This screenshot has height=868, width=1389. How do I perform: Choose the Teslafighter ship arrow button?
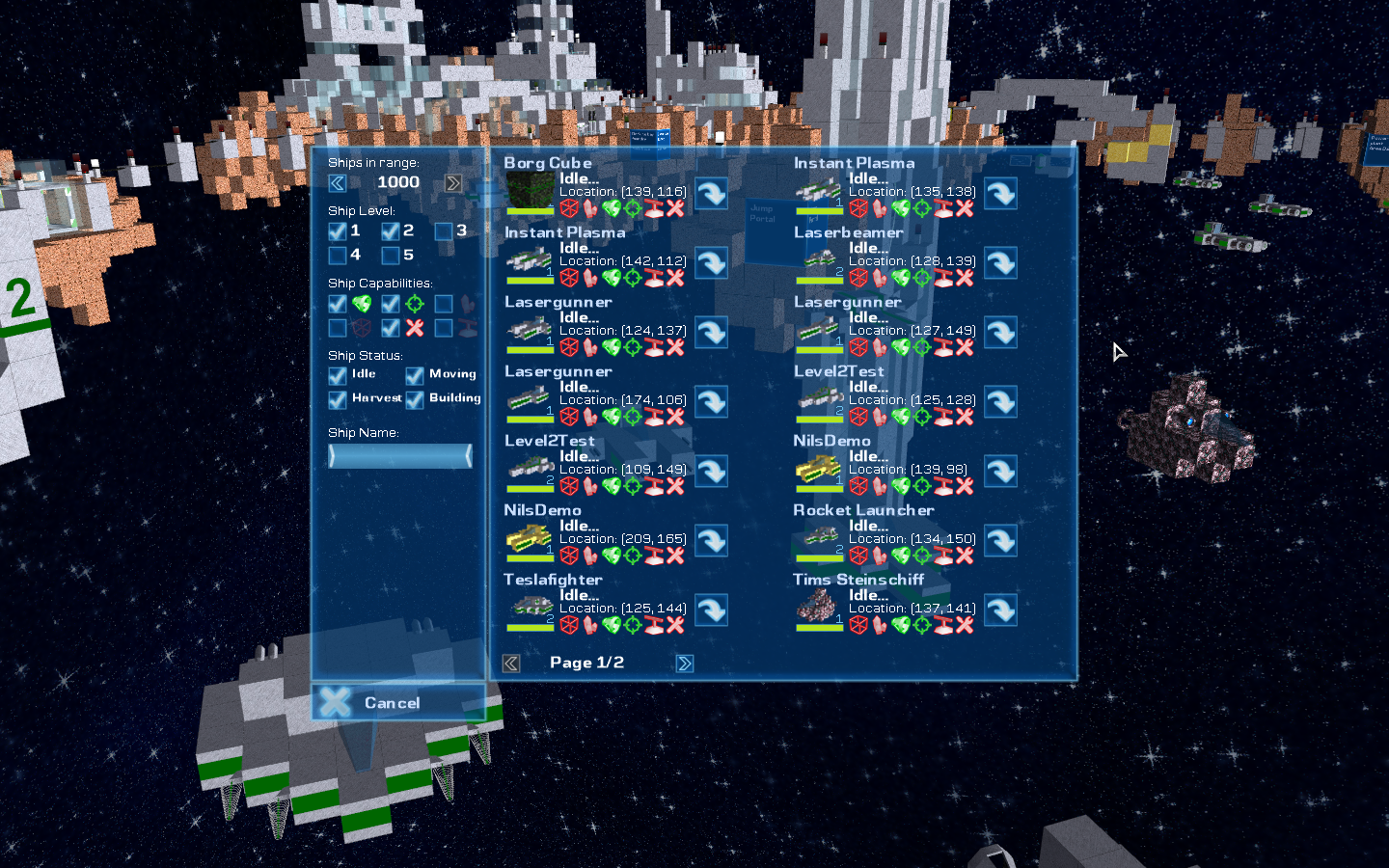tap(712, 610)
